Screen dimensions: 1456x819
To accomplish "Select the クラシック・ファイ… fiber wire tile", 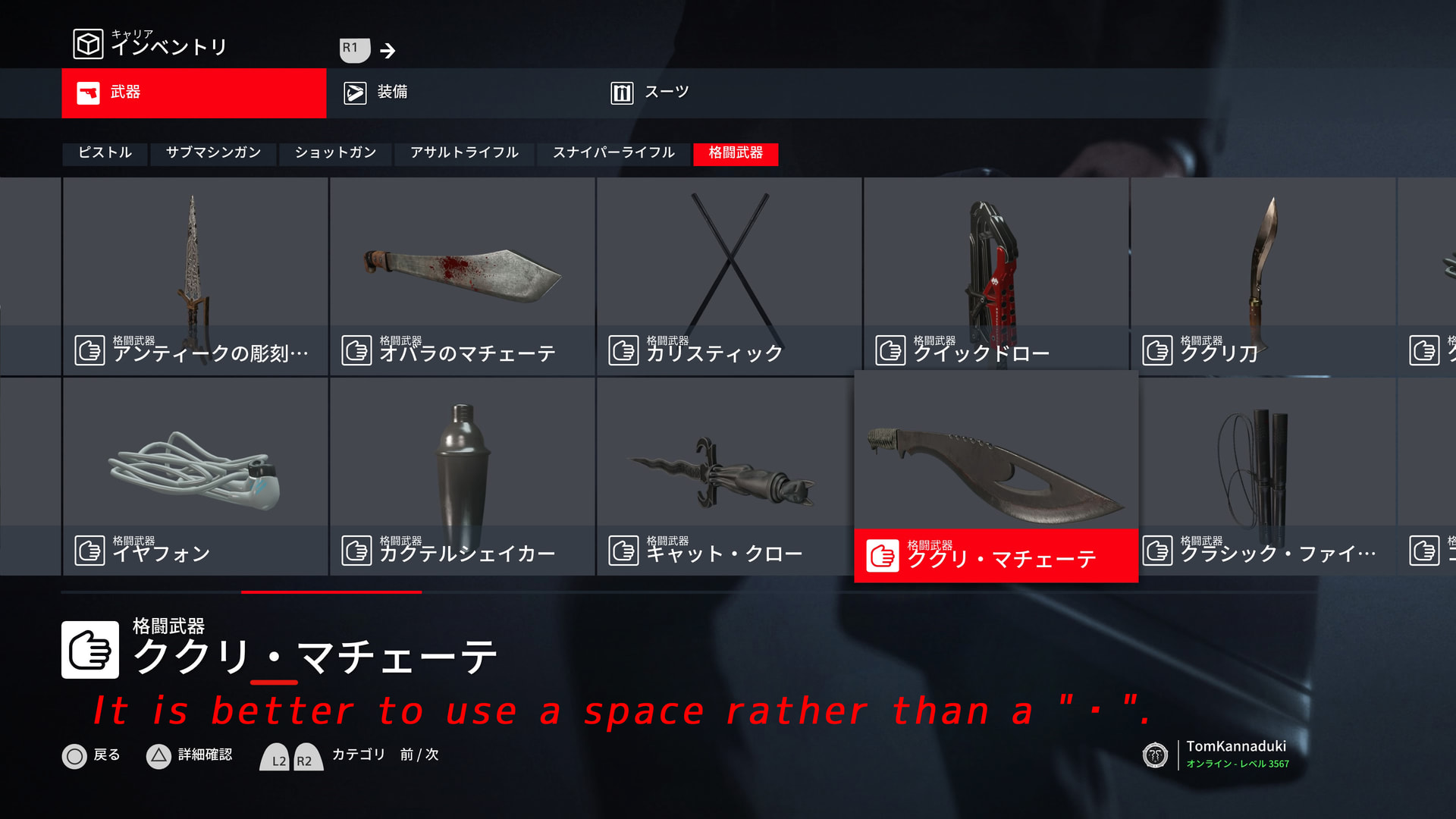I will [1267, 476].
